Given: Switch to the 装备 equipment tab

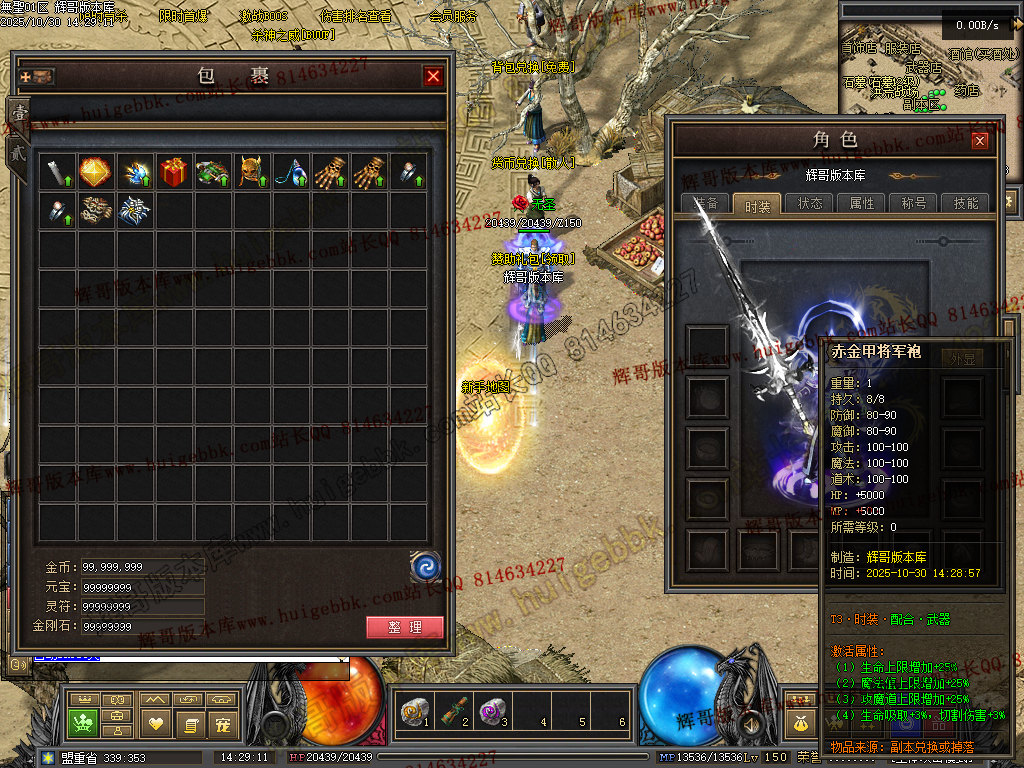Looking at the screenshot, I should pyautogui.click(x=707, y=203).
